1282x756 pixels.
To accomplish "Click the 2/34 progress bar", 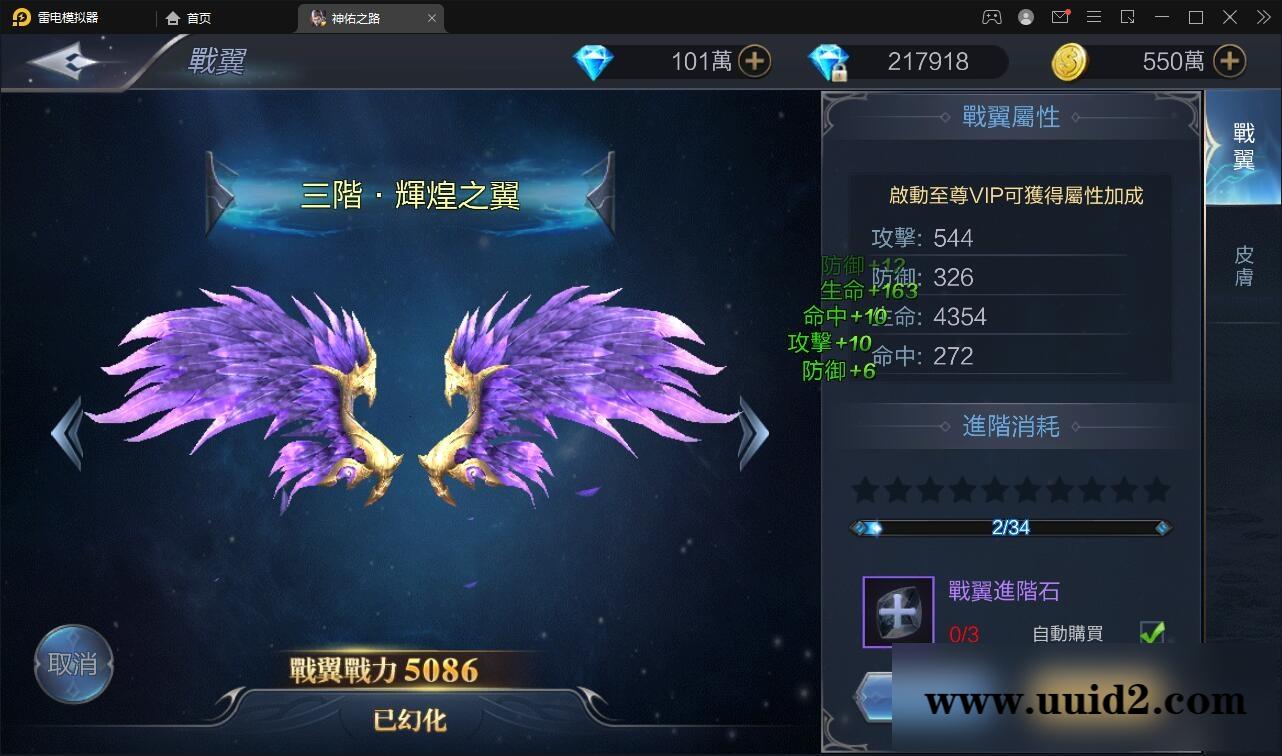I will 1010,528.
